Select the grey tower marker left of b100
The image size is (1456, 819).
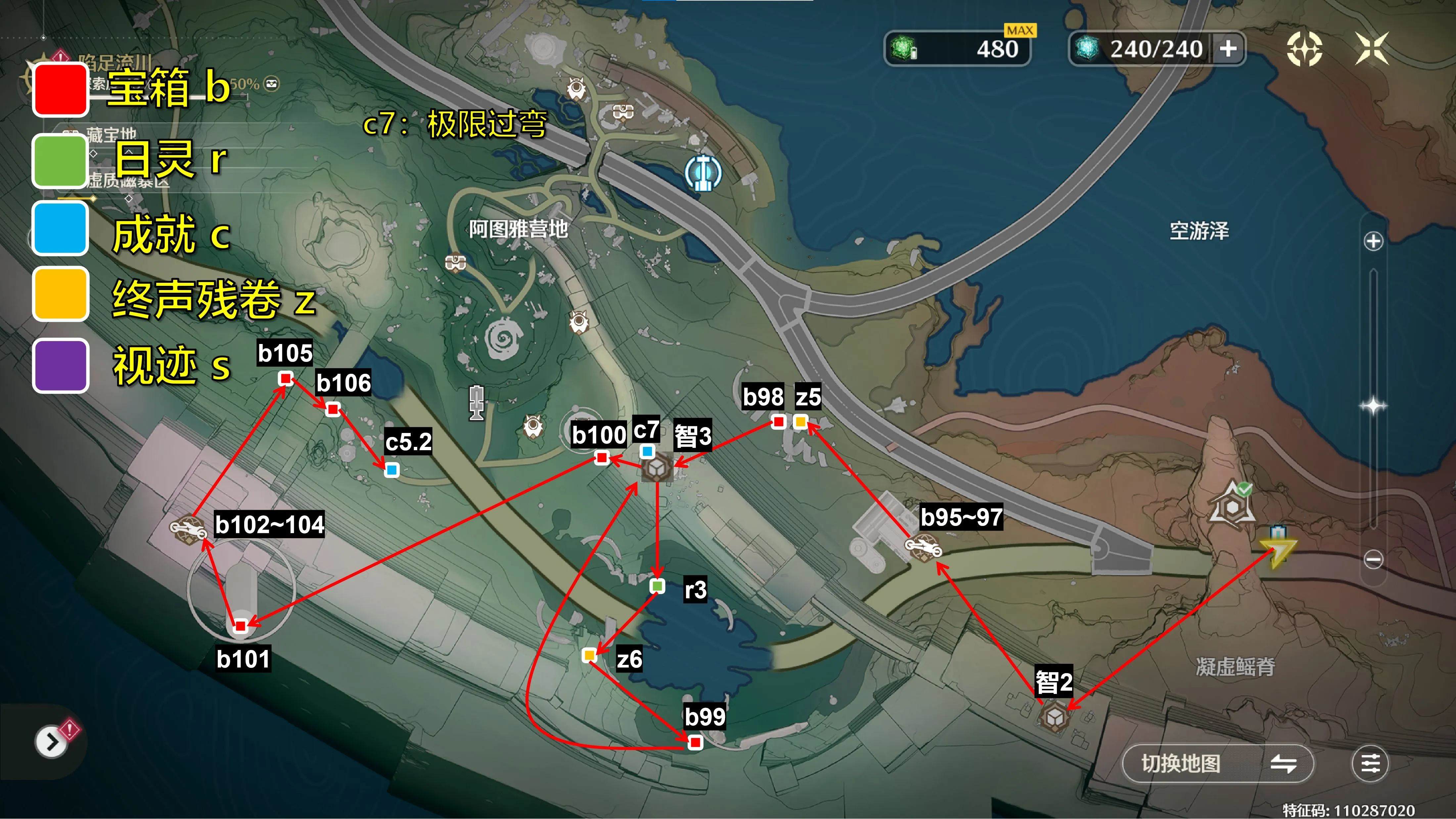click(477, 403)
